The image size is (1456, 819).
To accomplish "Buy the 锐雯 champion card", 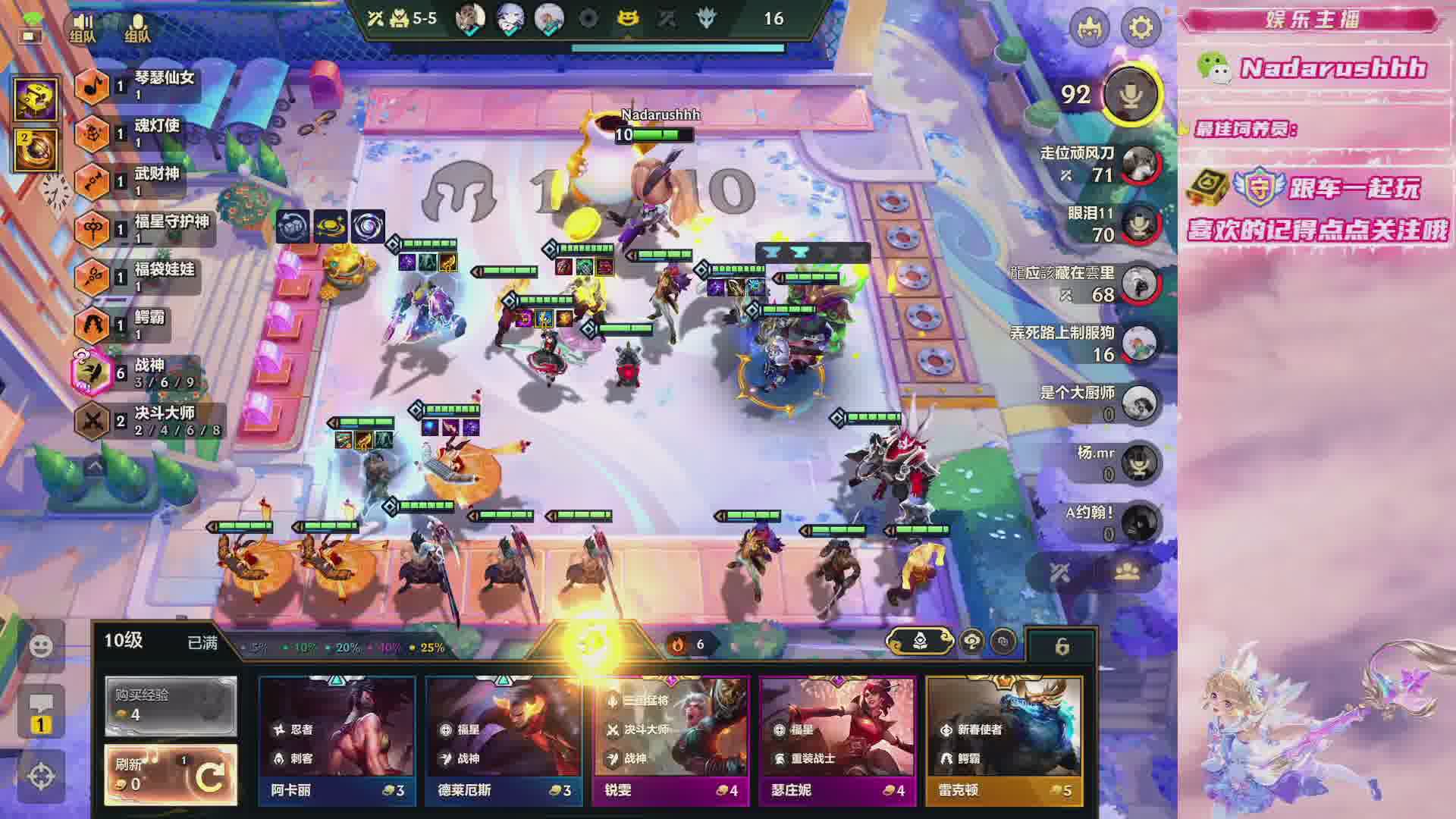I will [x=670, y=739].
